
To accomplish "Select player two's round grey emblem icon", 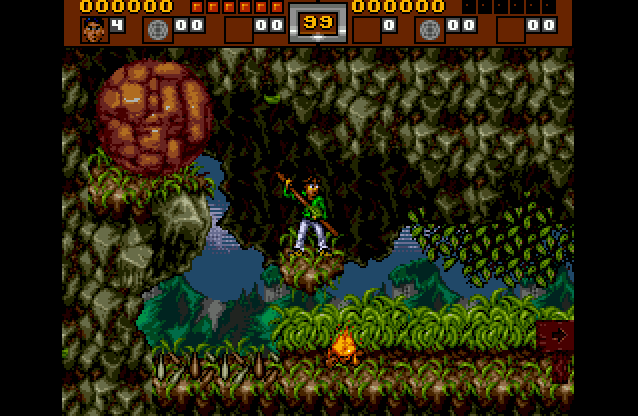I will click(x=429, y=28).
